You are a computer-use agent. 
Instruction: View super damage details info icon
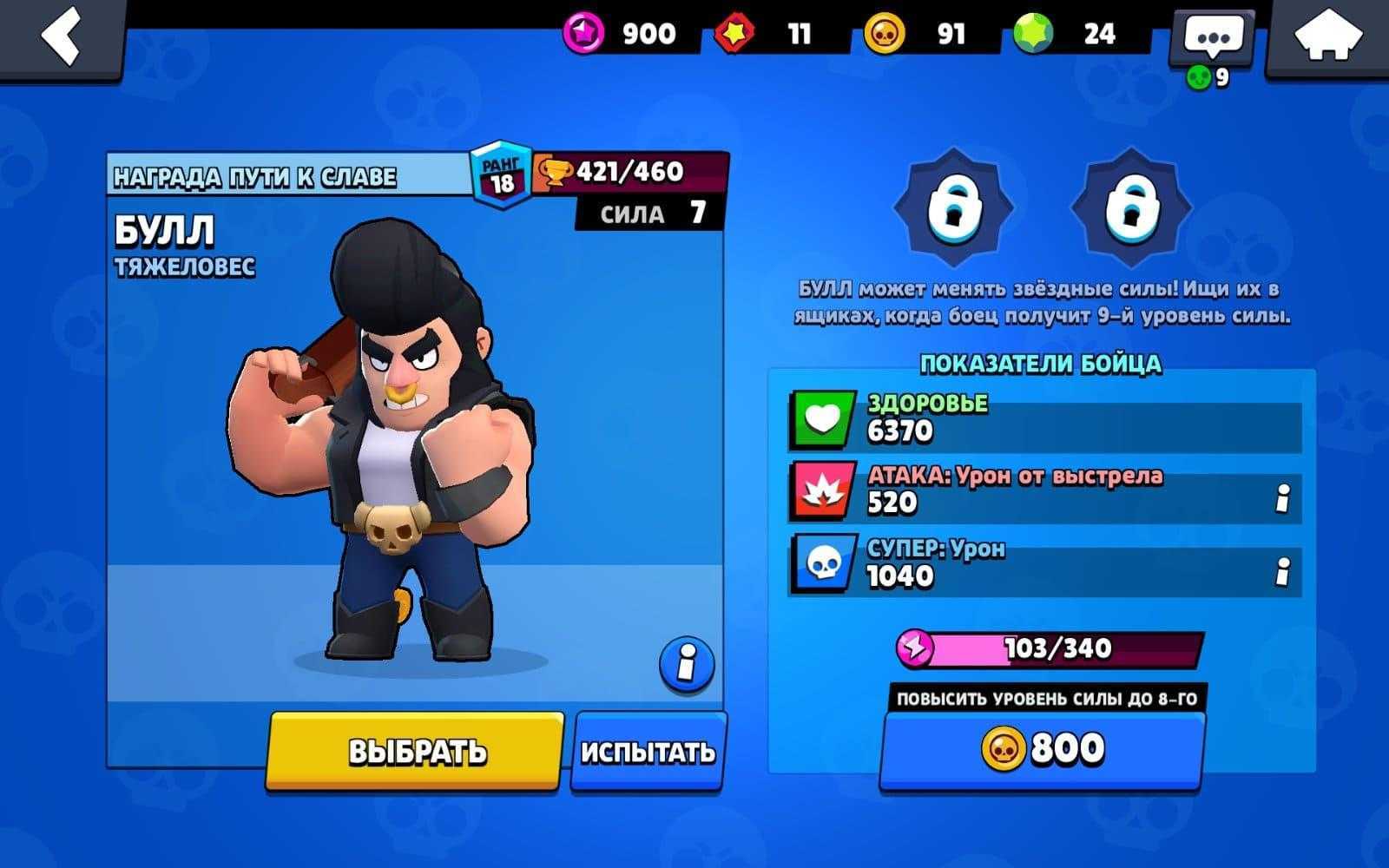pos(1282,571)
